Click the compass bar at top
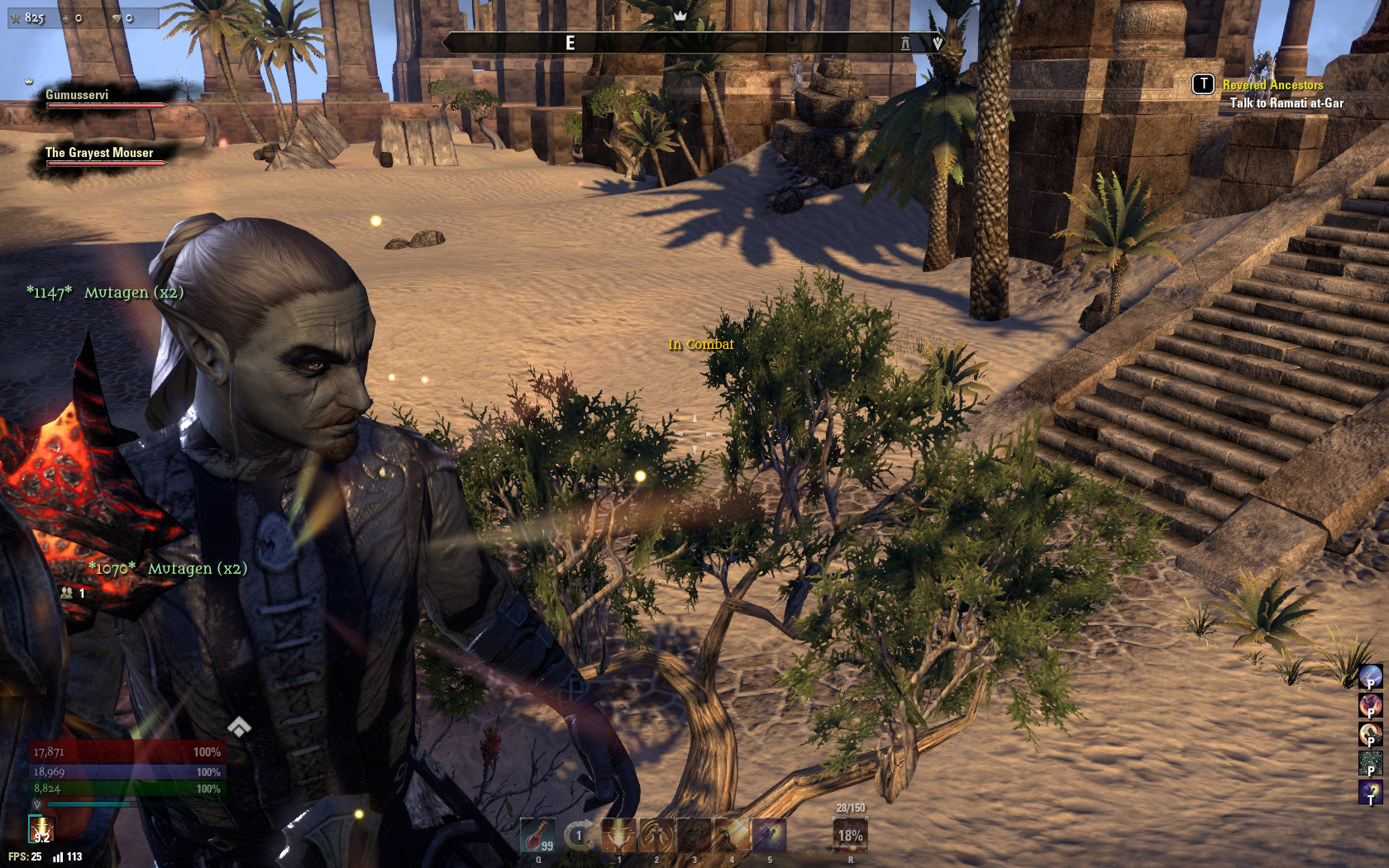 pyautogui.click(x=693, y=43)
